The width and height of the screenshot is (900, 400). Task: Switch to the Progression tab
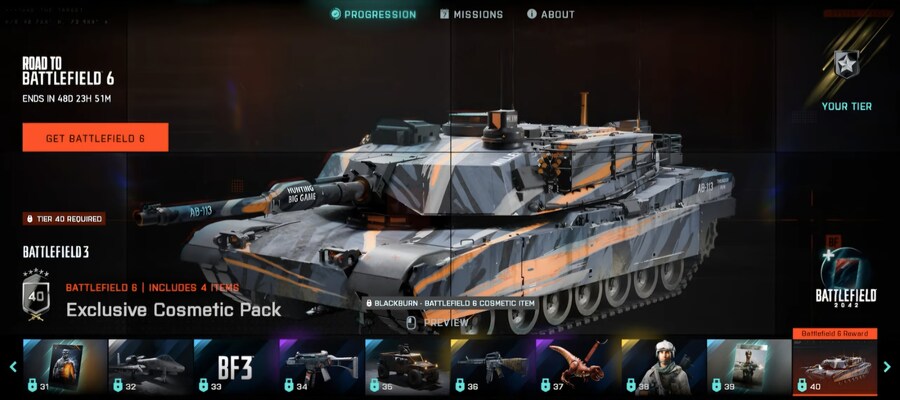(x=373, y=14)
